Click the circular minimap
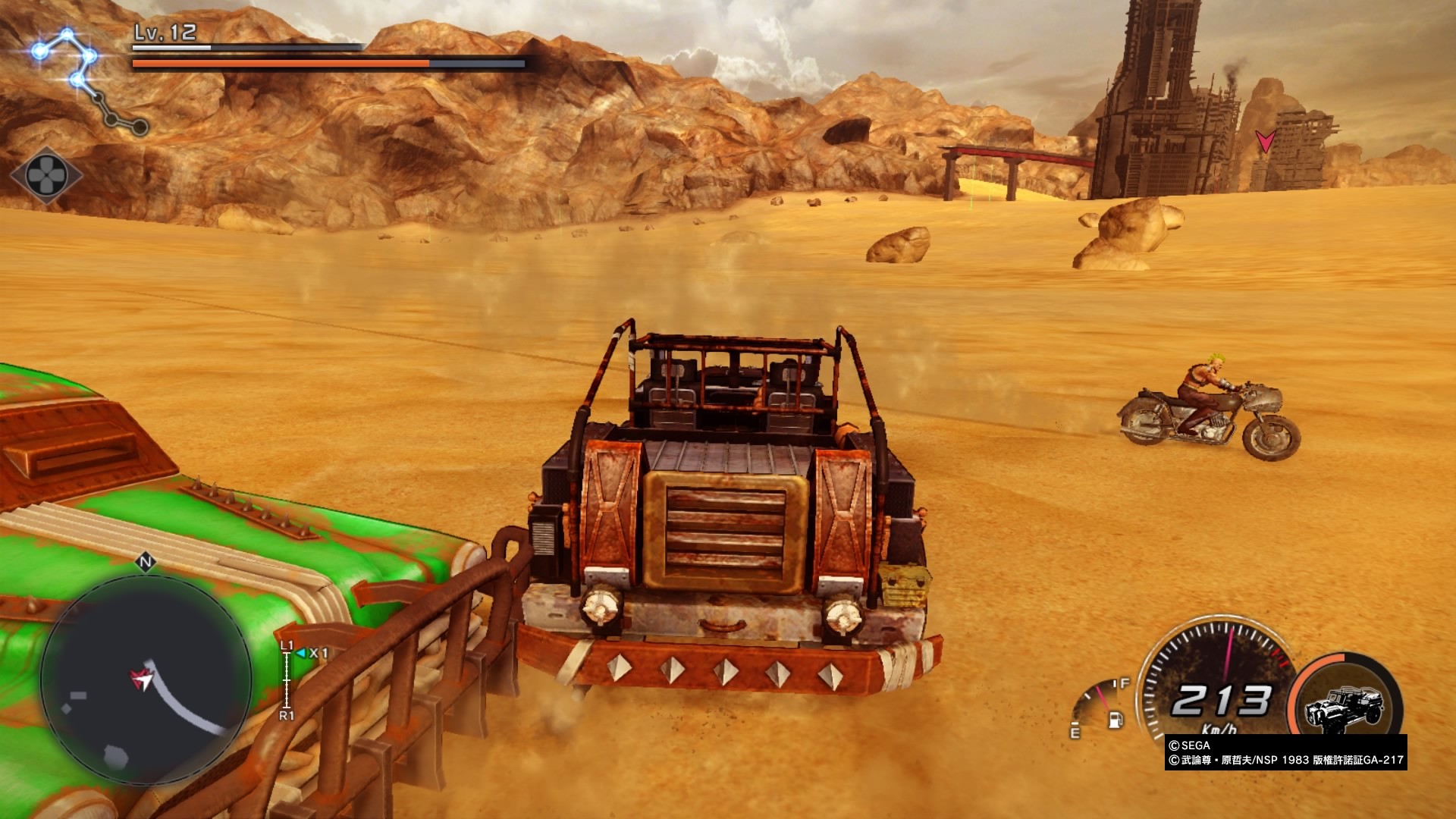This screenshot has width=1456, height=819. 146,680
